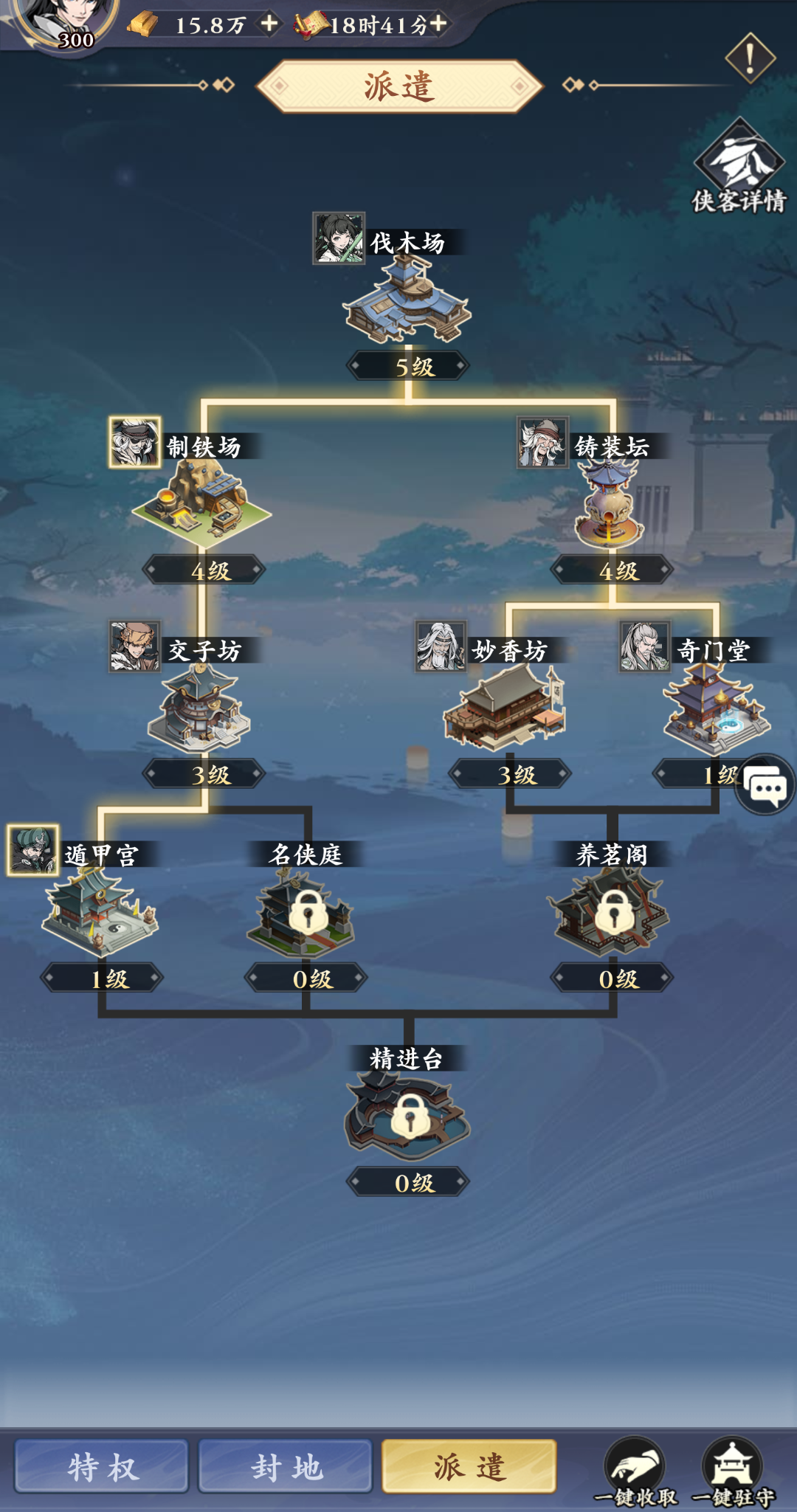Select the 派遣 bottom tab
The image size is (797, 1512).
(x=469, y=1466)
